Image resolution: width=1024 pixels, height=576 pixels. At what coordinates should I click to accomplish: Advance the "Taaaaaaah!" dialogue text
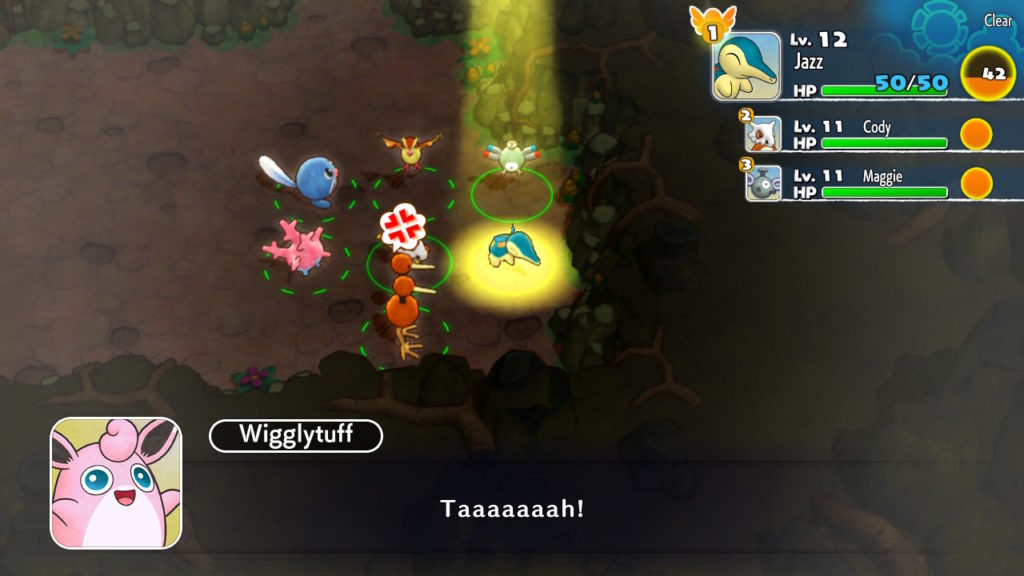pyautogui.click(x=512, y=509)
